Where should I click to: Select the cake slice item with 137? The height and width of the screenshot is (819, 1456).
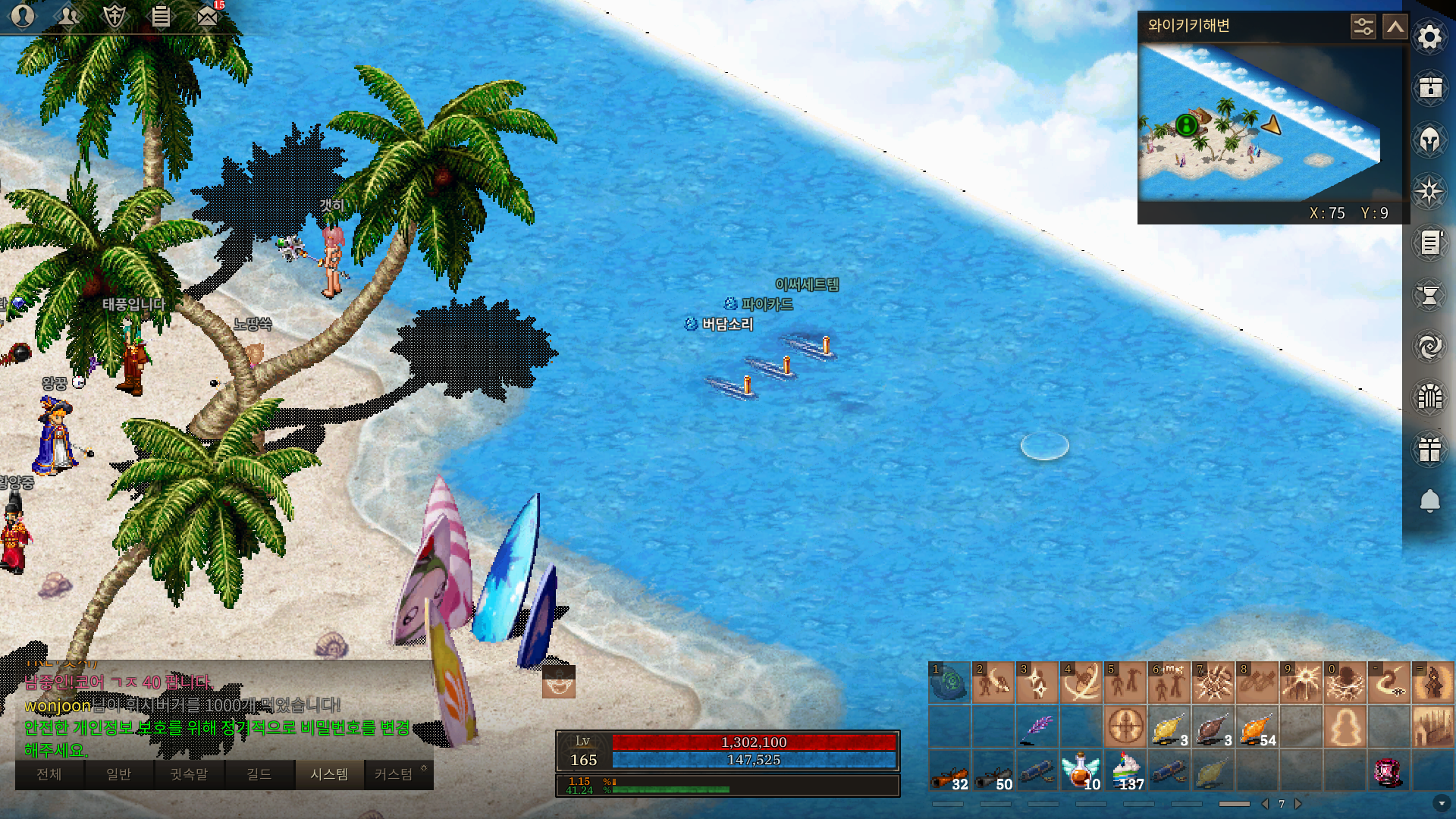[x=1126, y=771]
